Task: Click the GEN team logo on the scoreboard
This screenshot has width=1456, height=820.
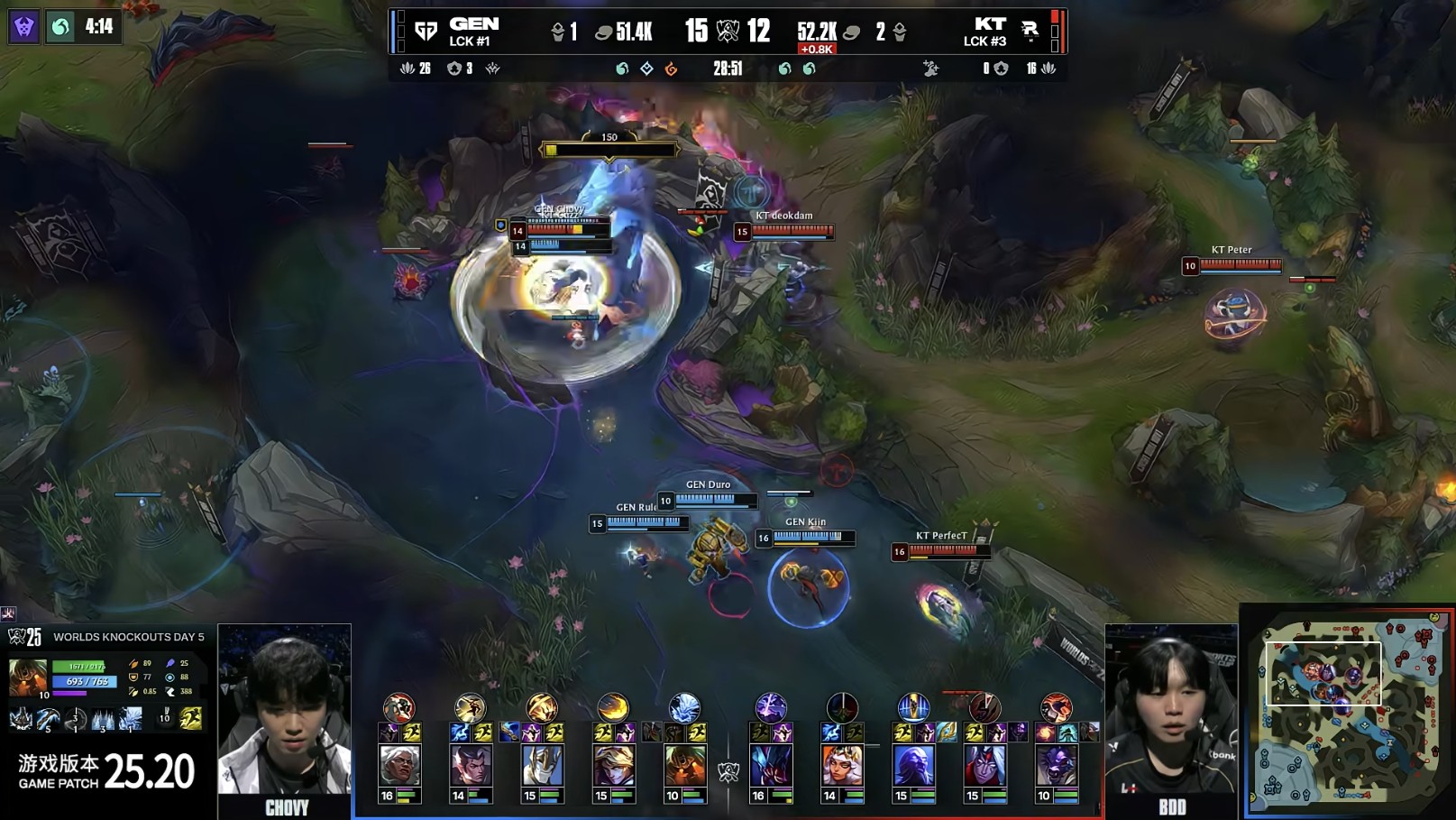Action: 426,32
